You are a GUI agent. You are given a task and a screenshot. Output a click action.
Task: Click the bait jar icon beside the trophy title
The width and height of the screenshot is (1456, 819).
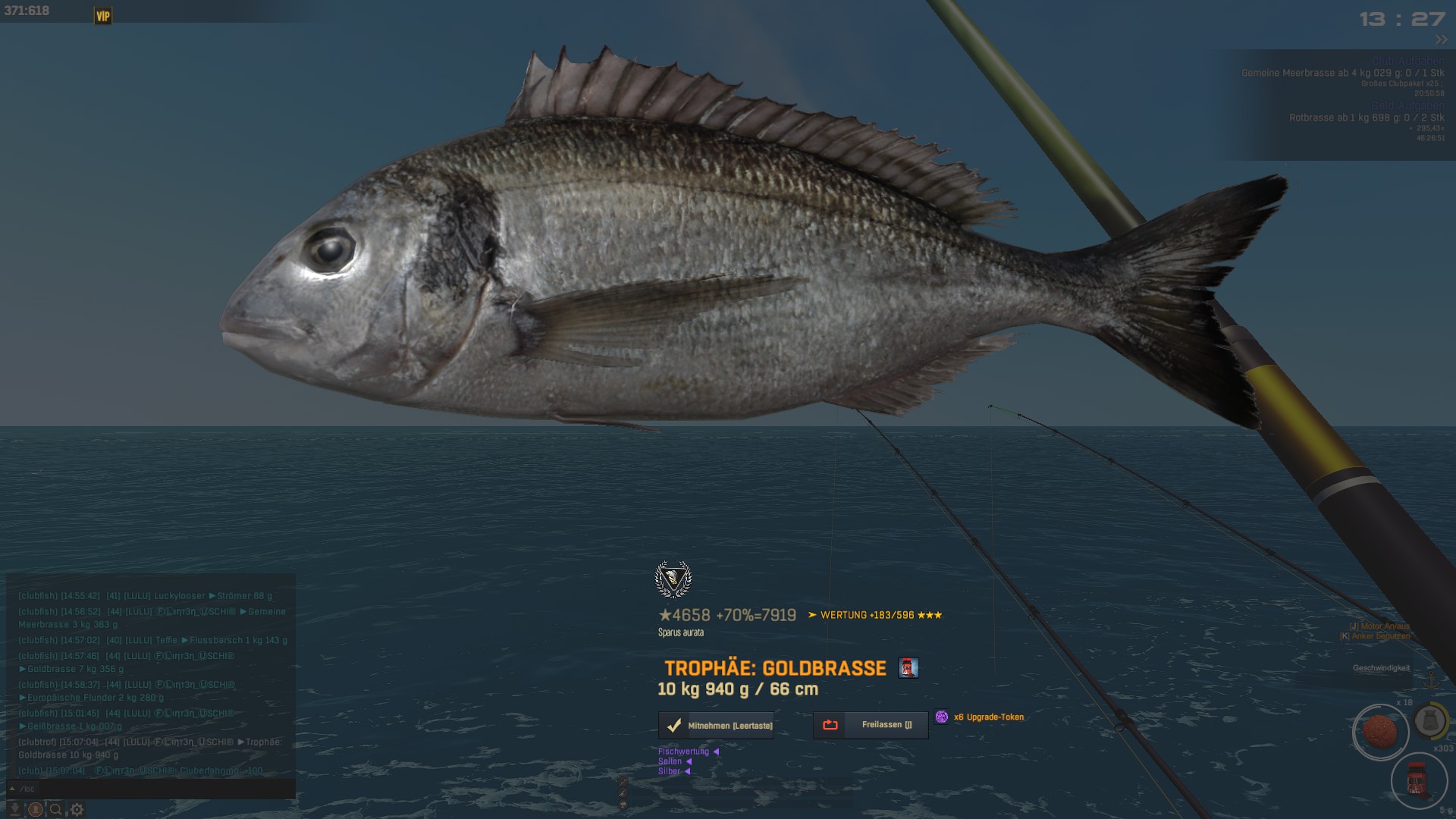908,668
